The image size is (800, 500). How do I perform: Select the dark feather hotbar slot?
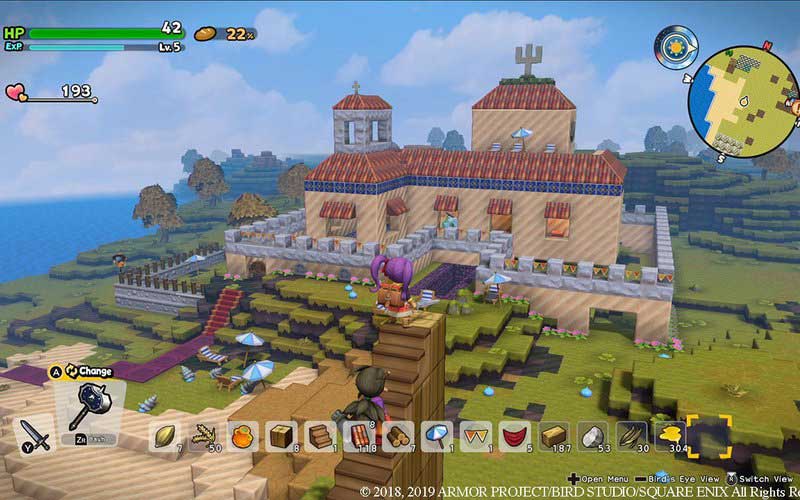(x=632, y=436)
